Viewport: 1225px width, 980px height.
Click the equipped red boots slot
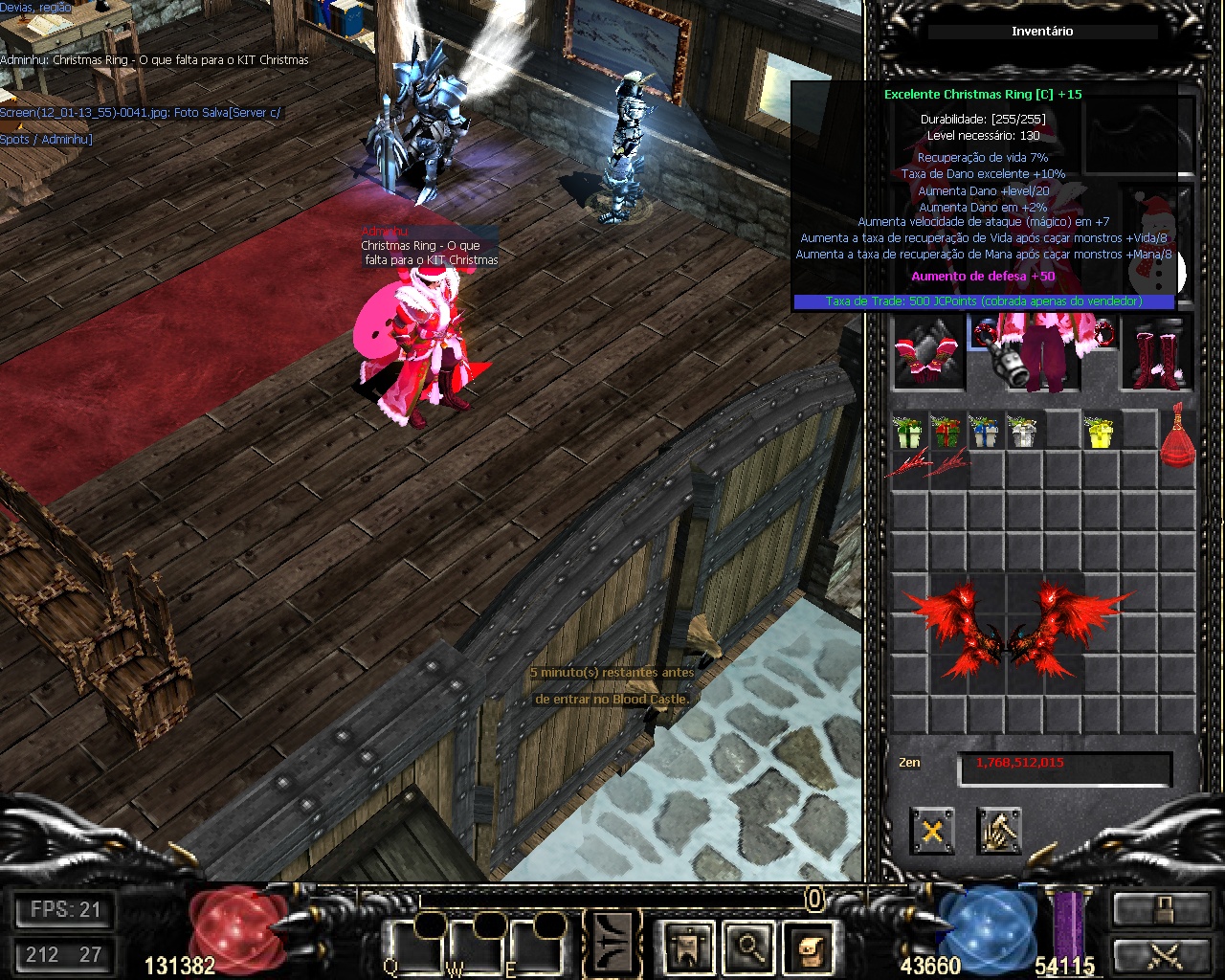pos(1157,356)
